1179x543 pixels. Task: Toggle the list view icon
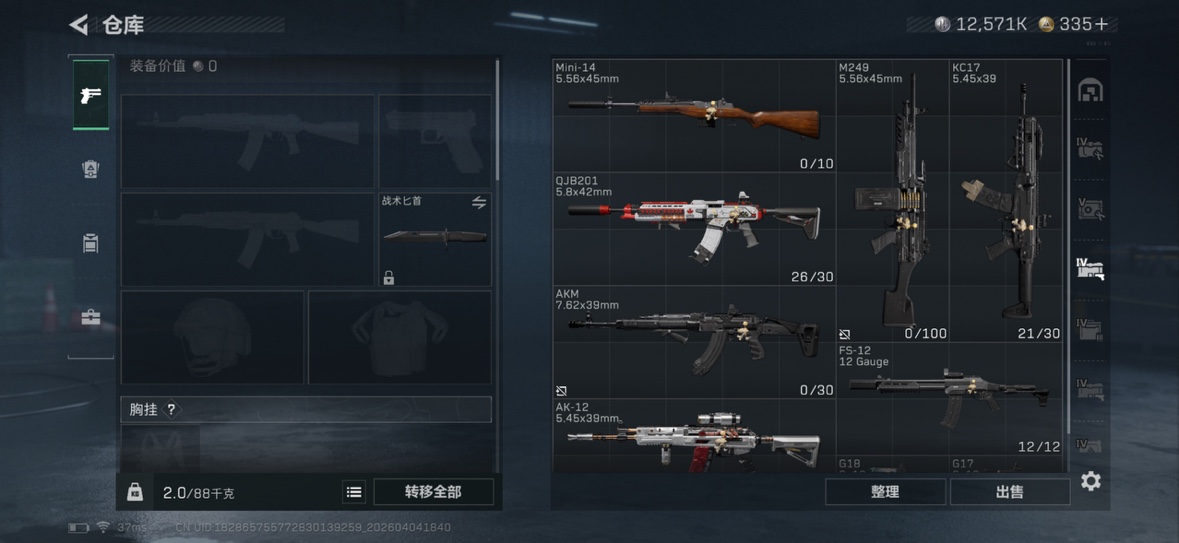point(354,492)
